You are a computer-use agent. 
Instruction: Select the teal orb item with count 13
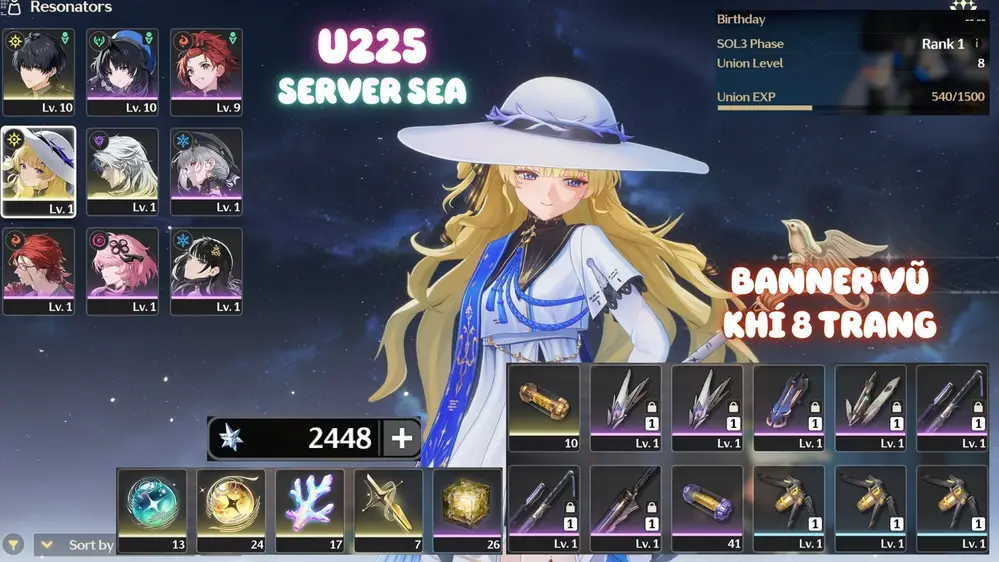152,510
